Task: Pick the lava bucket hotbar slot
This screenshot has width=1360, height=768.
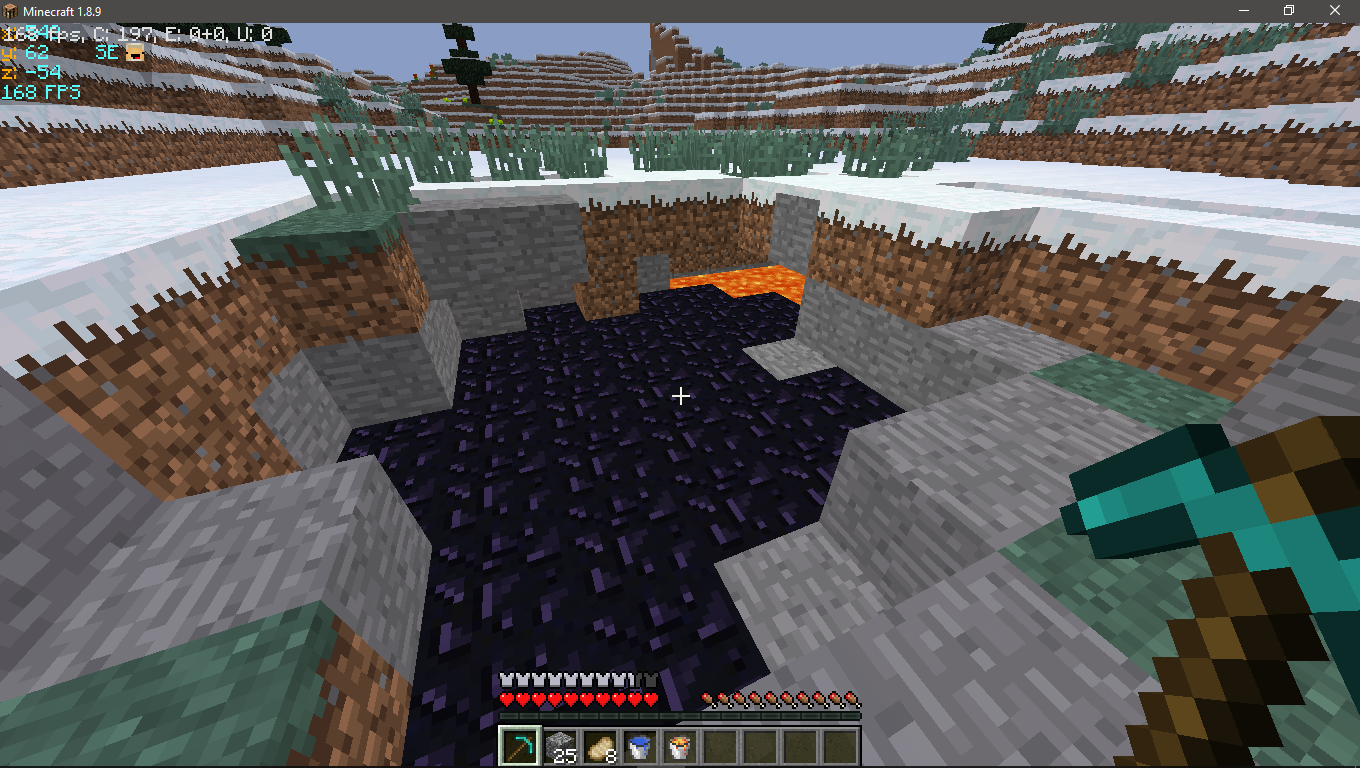Action: click(x=680, y=746)
